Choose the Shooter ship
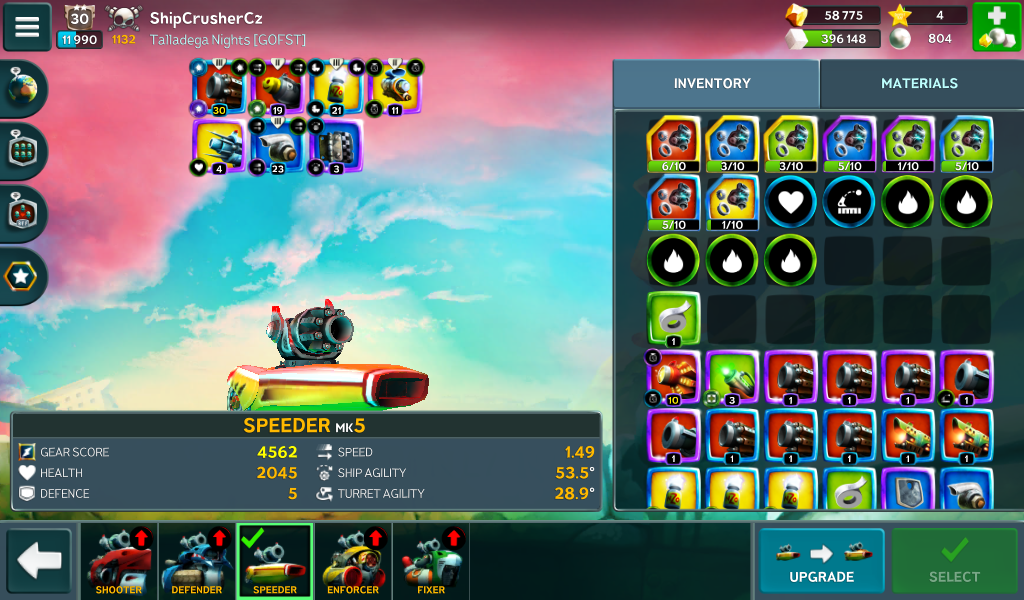 point(119,561)
